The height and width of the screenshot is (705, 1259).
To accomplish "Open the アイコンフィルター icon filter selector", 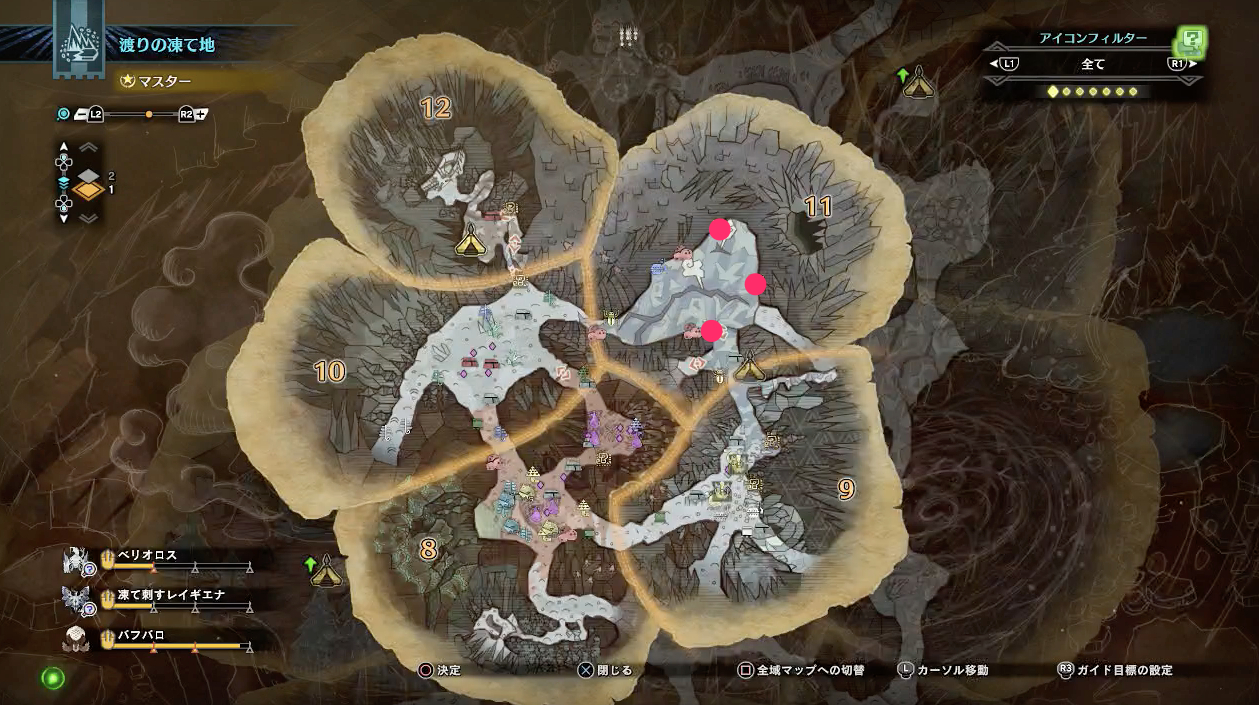I will (1092, 64).
